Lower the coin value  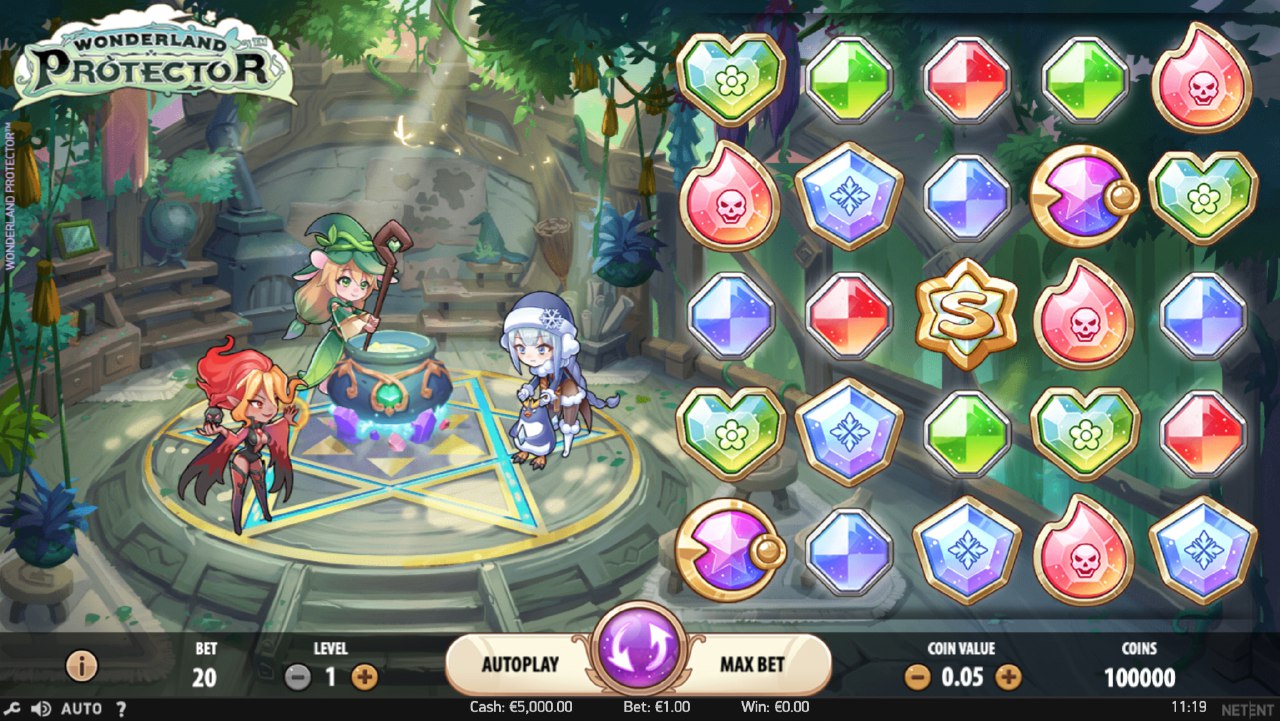pos(917,677)
